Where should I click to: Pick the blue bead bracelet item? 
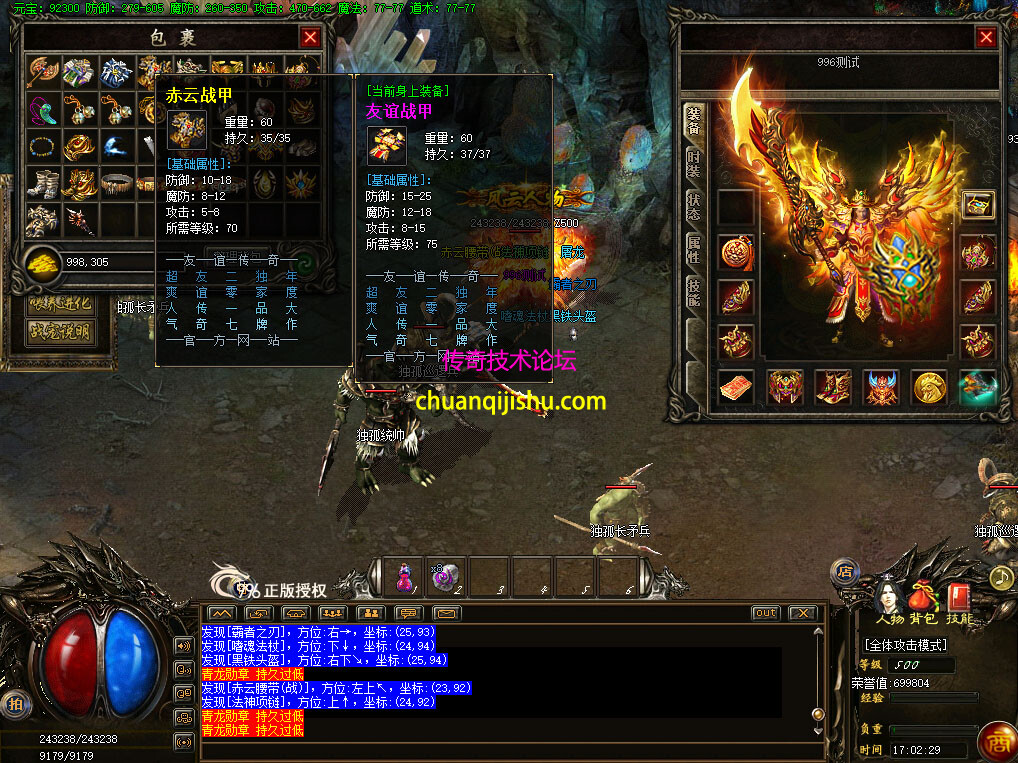click(x=43, y=146)
